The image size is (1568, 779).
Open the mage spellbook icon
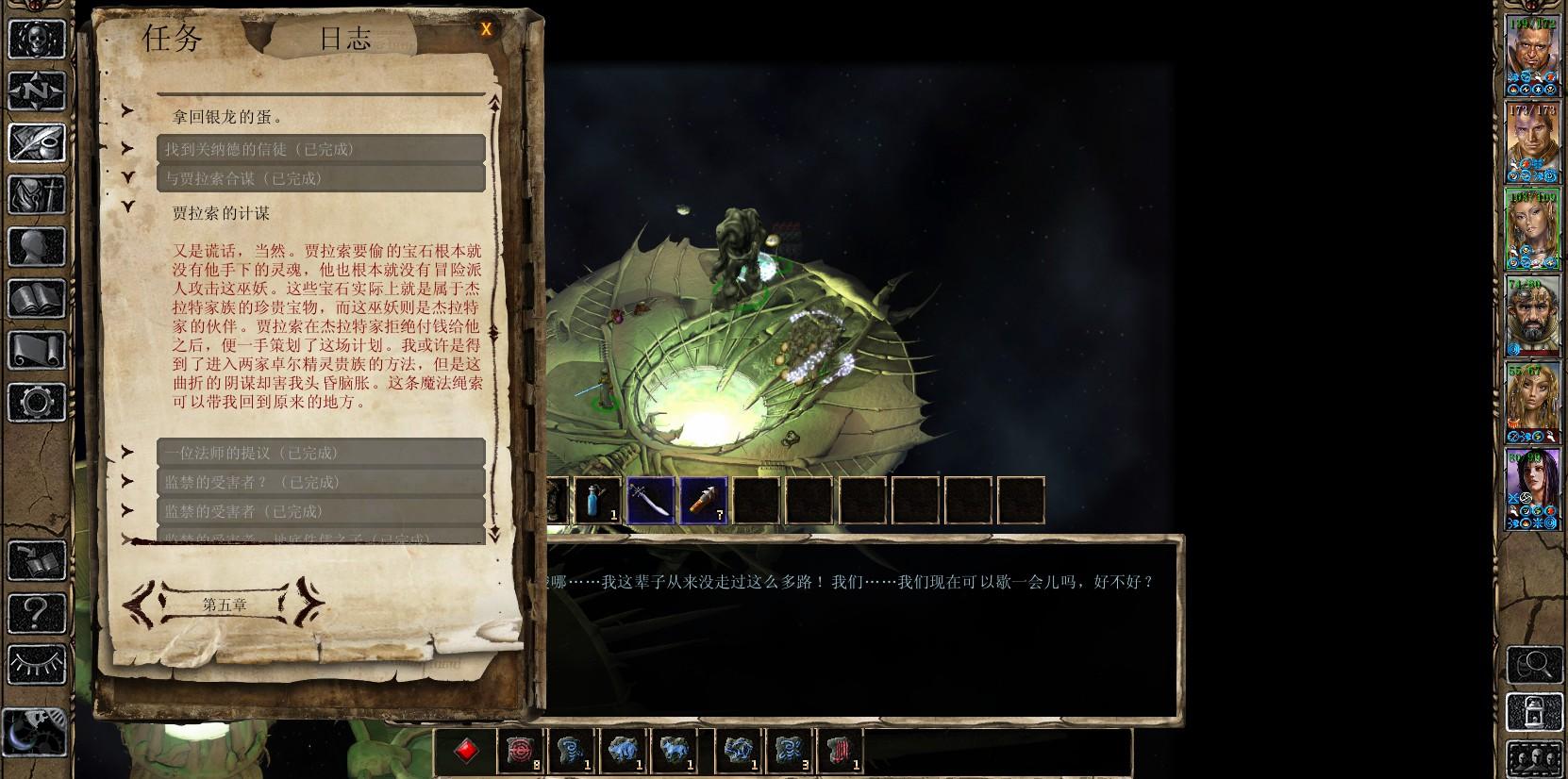(37, 300)
